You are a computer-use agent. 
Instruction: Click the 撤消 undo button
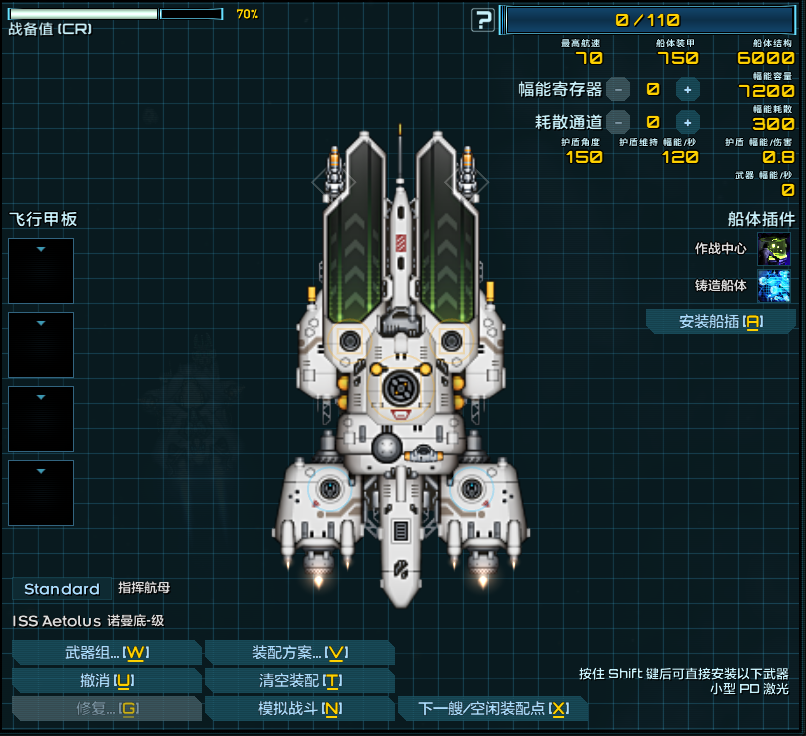(x=107, y=681)
